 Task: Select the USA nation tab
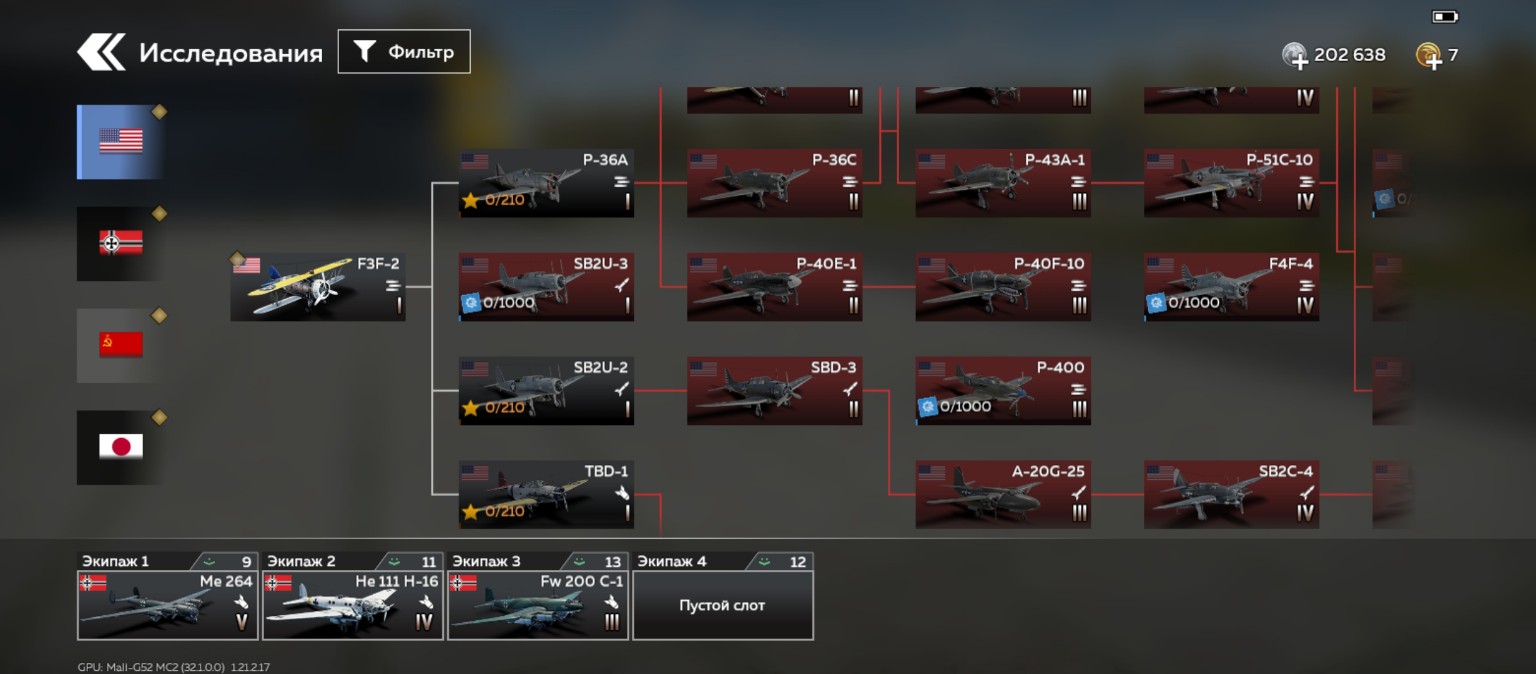coord(120,142)
